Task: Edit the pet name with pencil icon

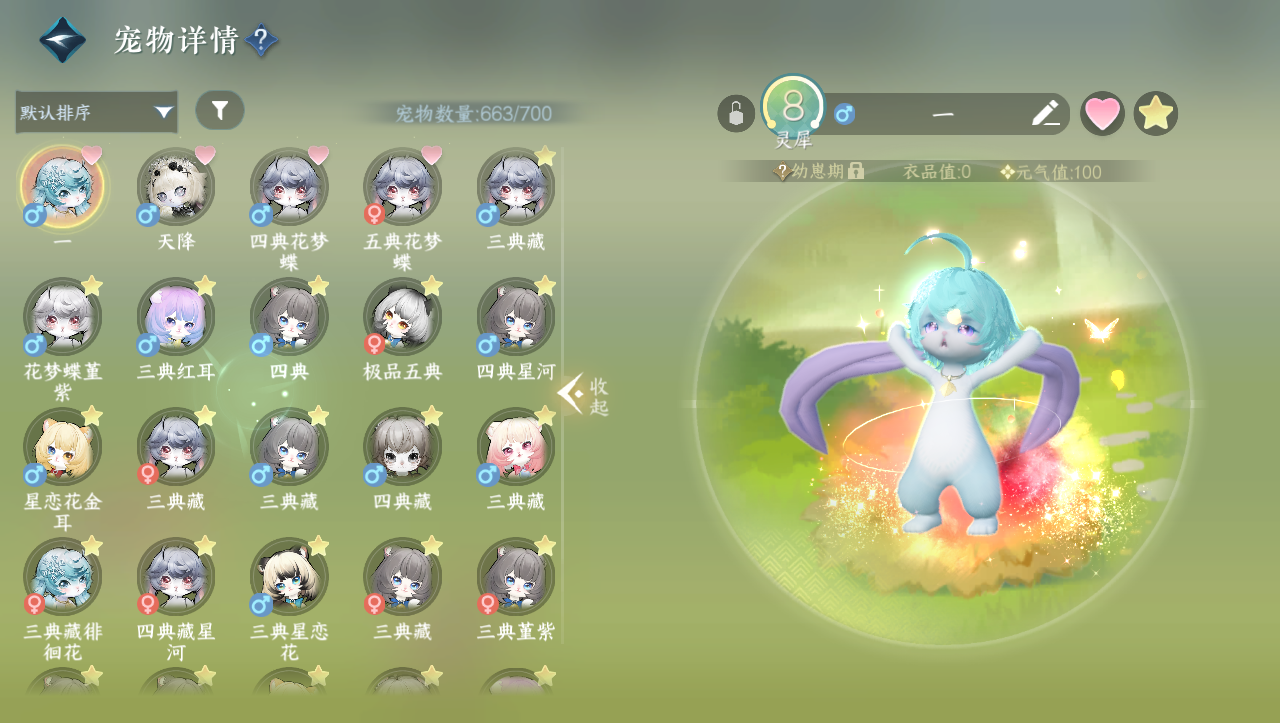Action: 1045,113
